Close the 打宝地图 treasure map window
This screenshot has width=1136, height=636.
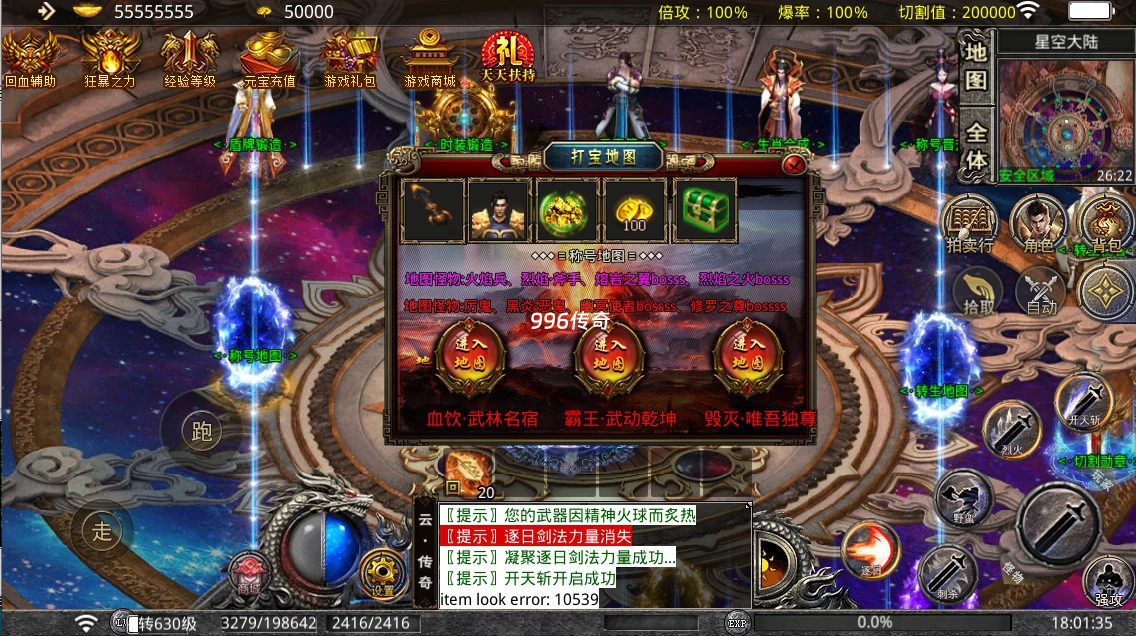[795, 164]
